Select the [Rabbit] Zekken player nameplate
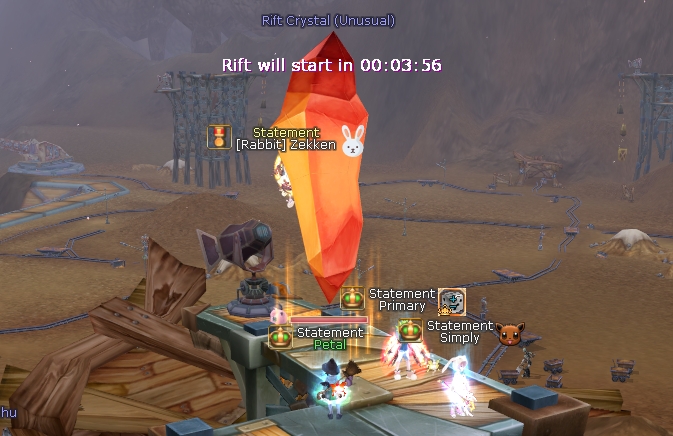Image resolution: width=673 pixels, height=436 pixels. pyautogui.click(x=285, y=145)
